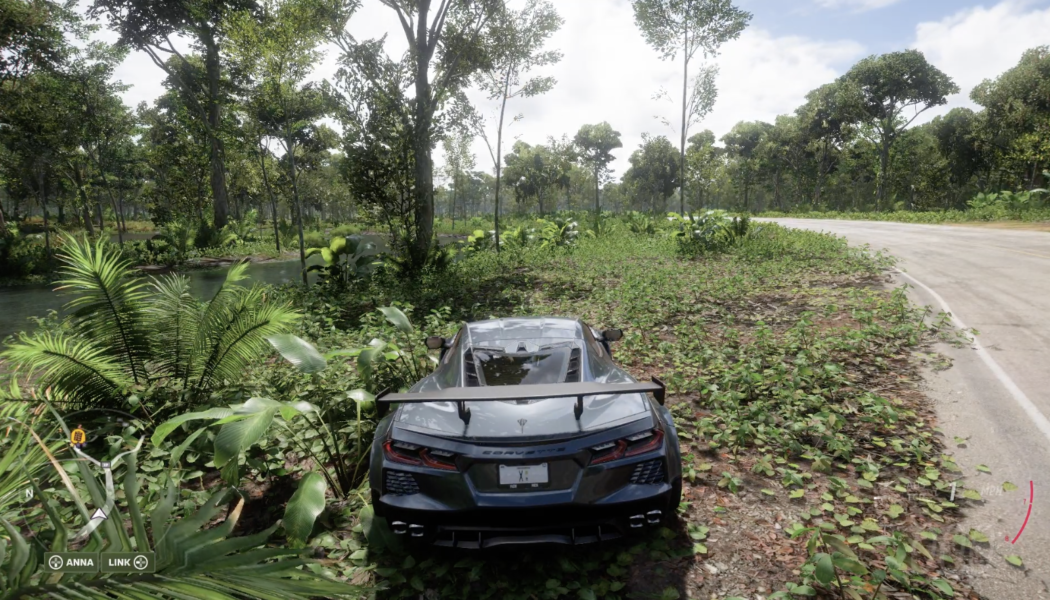This screenshot has height=600, width=1050.
Task: Select the yellow event marker on minimap
Action: pos(77,436)
